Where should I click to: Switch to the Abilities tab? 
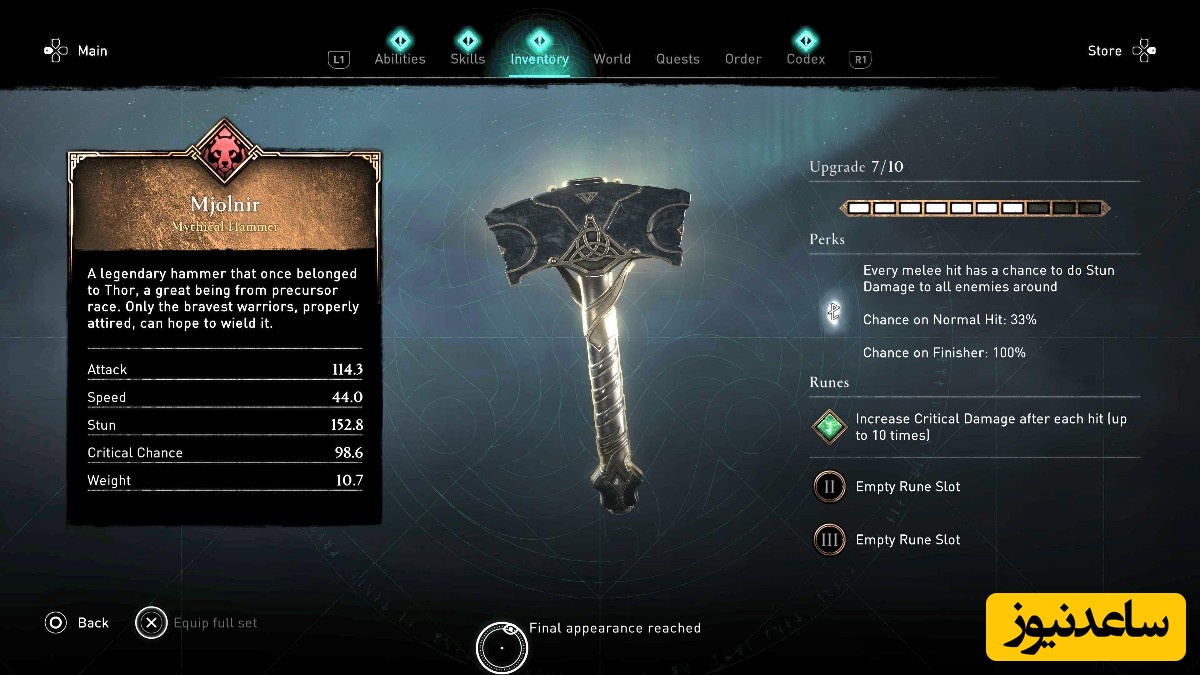400,58
